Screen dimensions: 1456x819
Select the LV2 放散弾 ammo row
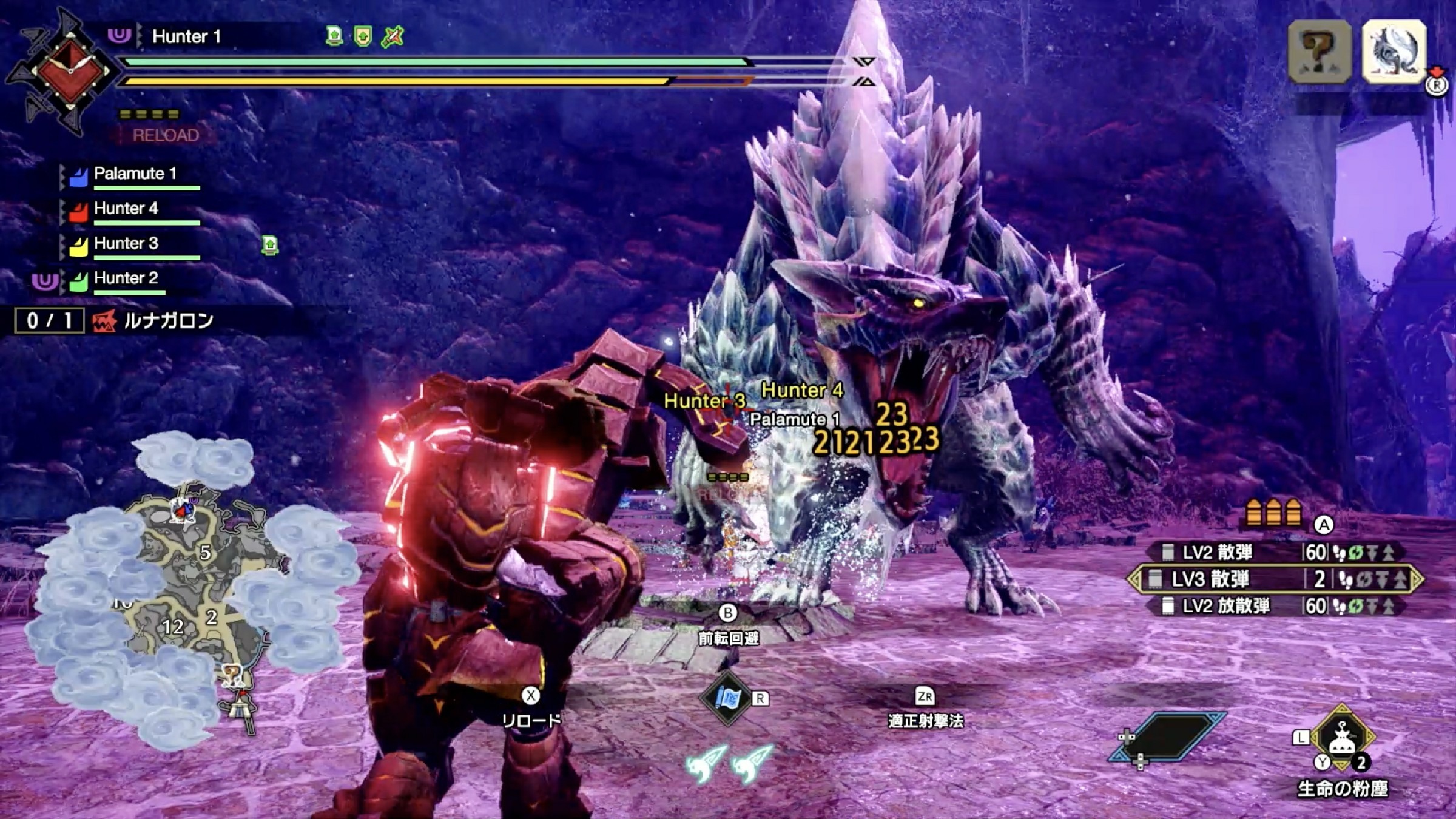1274,606
